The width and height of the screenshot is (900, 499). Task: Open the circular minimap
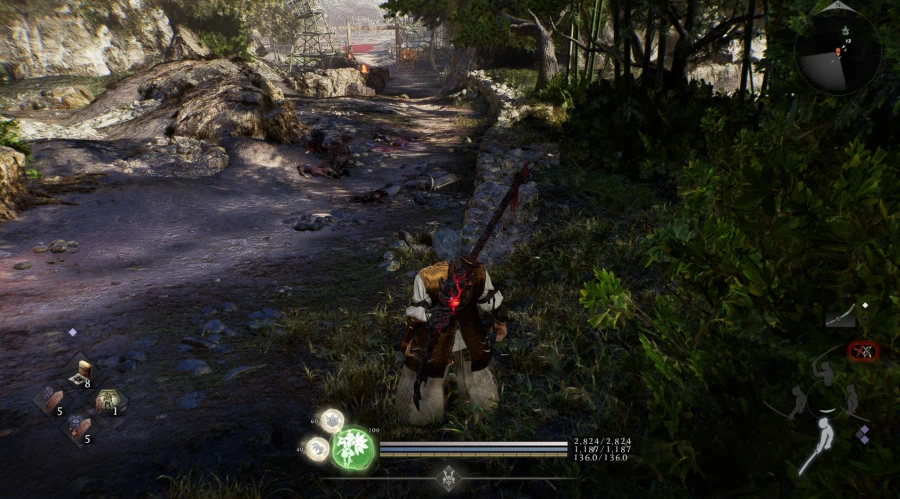click(x=838, y=50)
